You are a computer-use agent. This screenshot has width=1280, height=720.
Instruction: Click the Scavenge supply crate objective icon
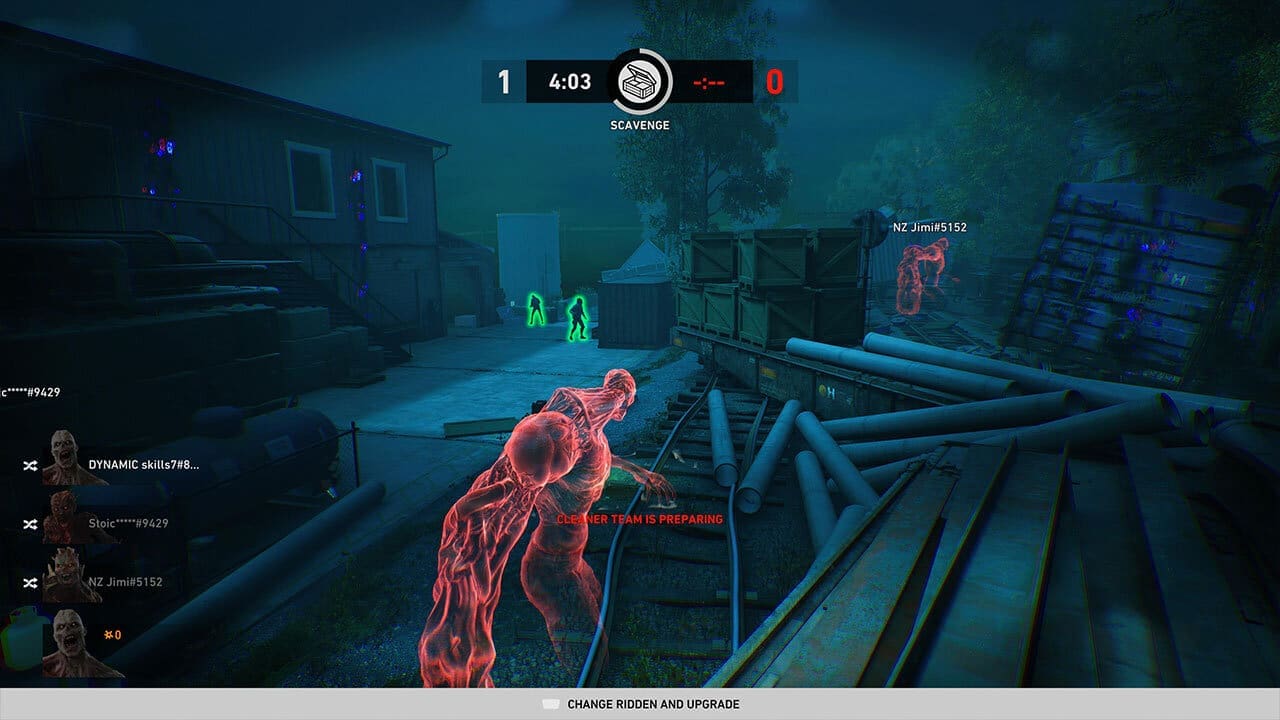(640, 82)
